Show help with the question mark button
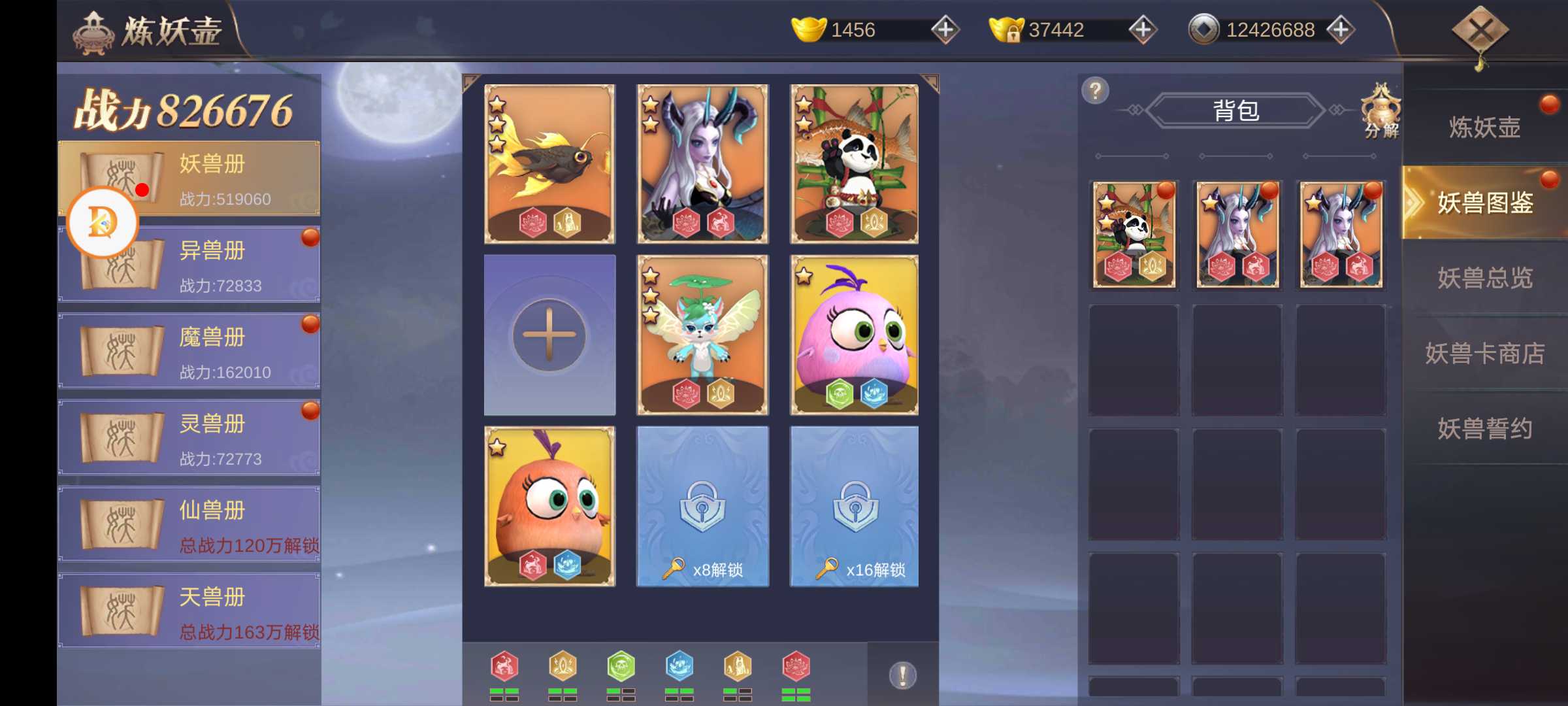The height and width of the screenshot is (706, 1568). (x=1096, y=91)
